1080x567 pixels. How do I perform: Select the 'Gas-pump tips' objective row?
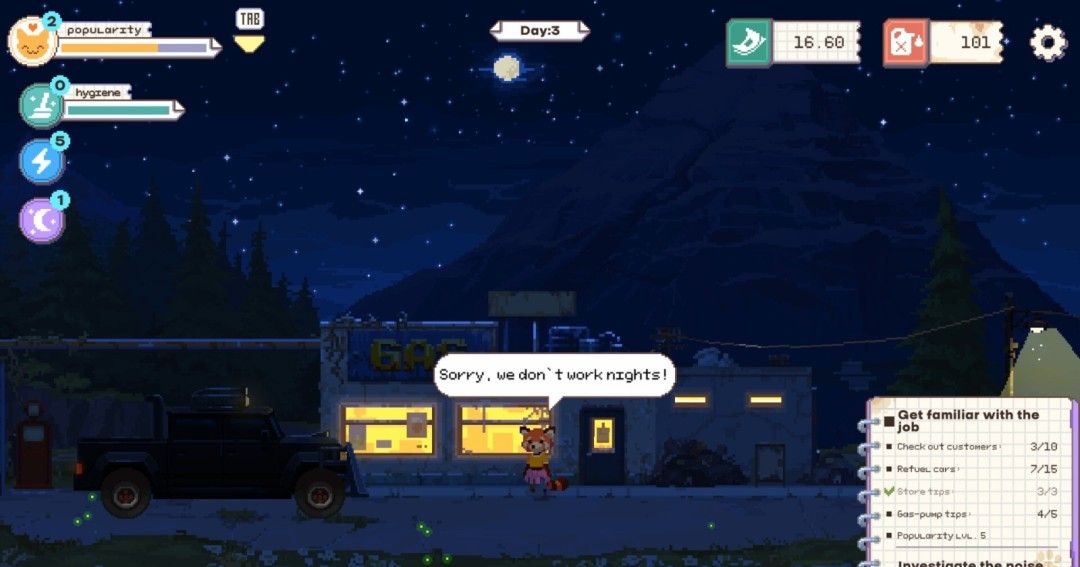point(966,514)
